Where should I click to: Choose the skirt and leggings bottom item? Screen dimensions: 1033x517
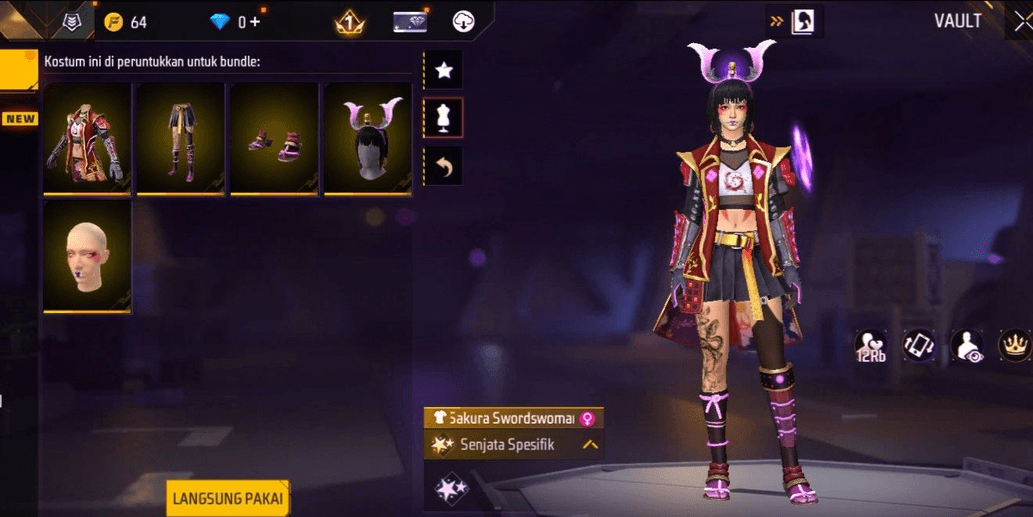180,138
